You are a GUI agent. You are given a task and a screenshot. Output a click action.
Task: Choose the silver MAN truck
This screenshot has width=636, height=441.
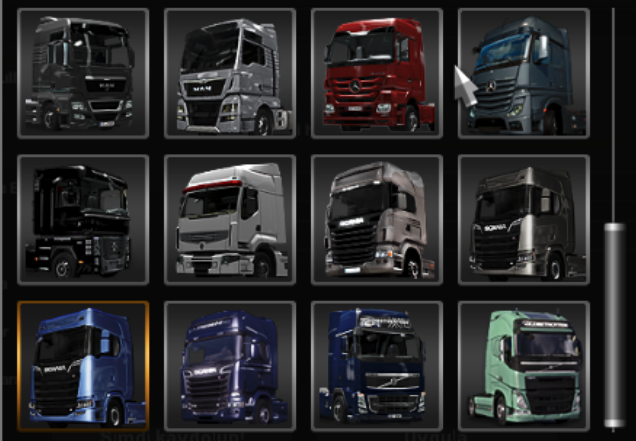[229, 73]
